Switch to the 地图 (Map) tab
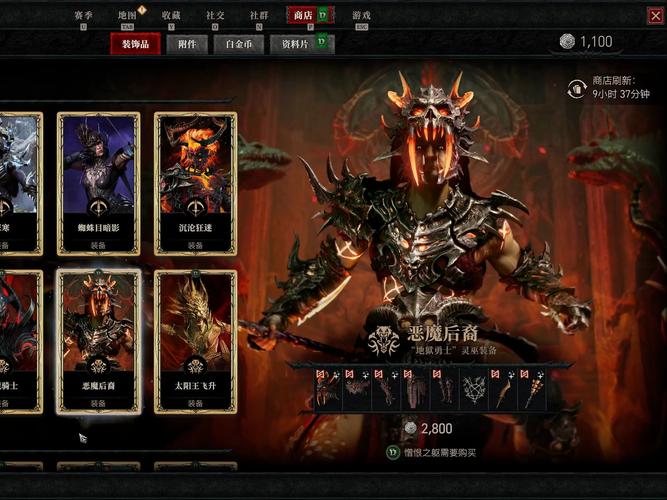This screenshot has height=500, width=667. tap(127, 15)
